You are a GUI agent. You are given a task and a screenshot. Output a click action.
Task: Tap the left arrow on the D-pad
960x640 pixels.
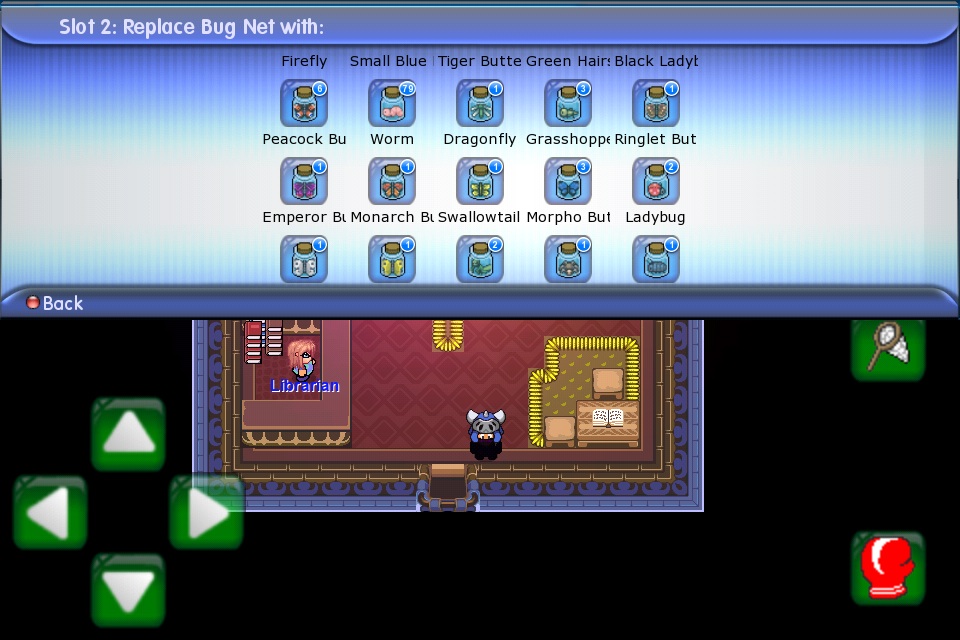coord(50,512)
